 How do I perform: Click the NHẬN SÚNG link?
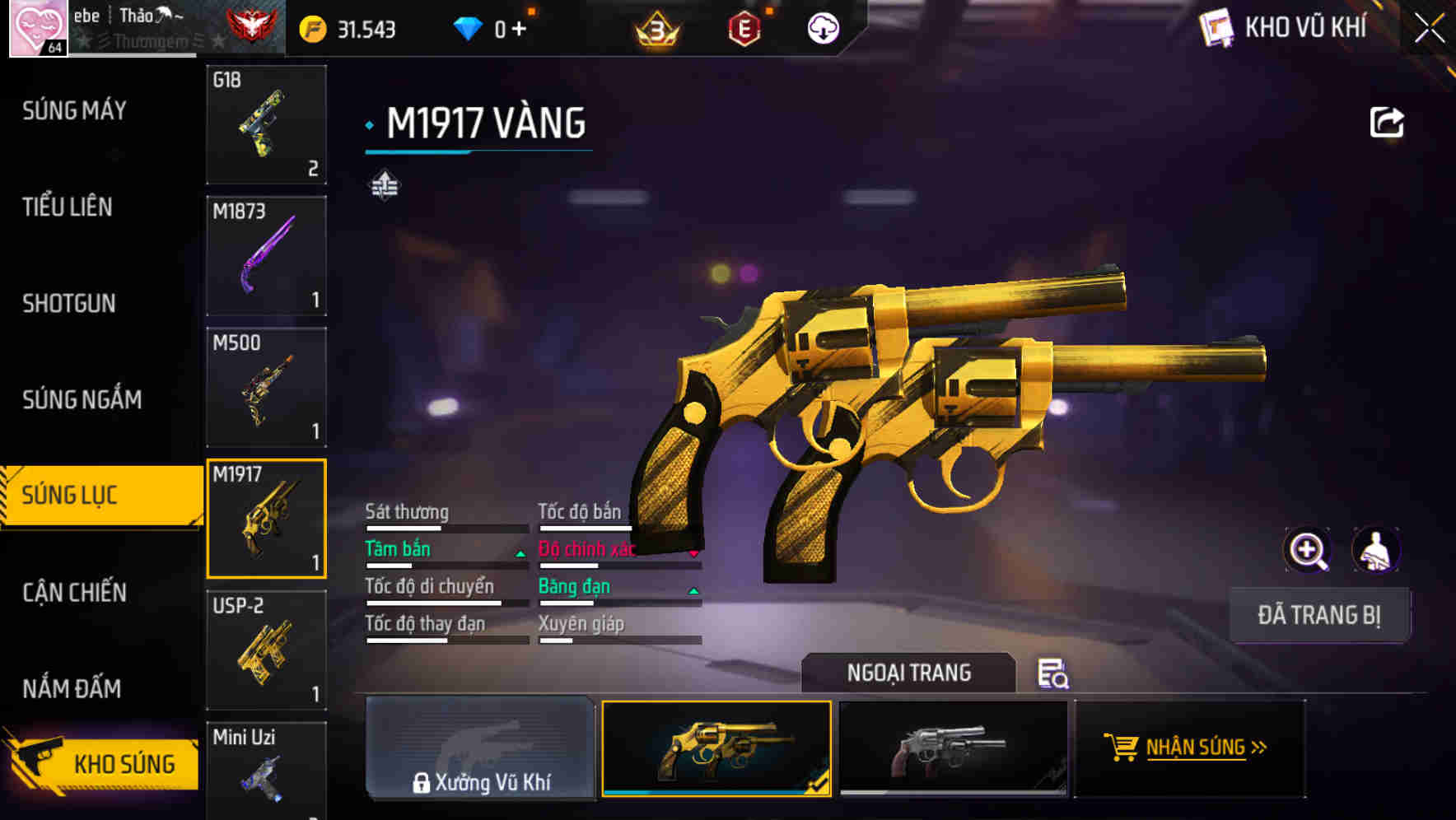pos(1206,748)
